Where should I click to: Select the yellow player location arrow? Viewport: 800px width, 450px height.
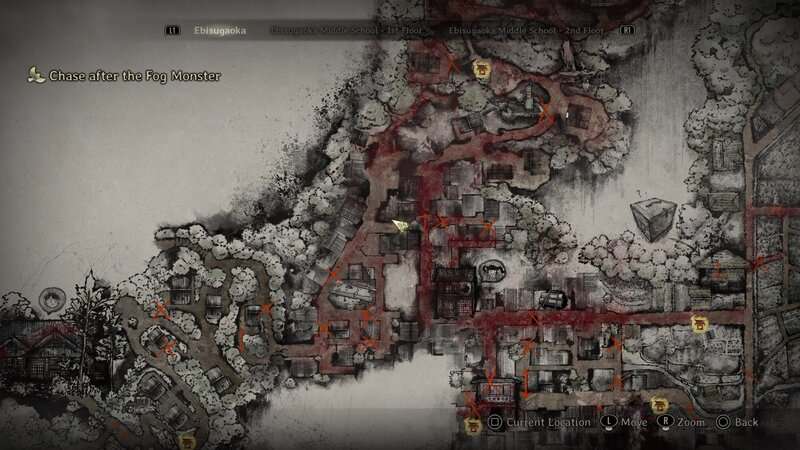coord(400,226)
